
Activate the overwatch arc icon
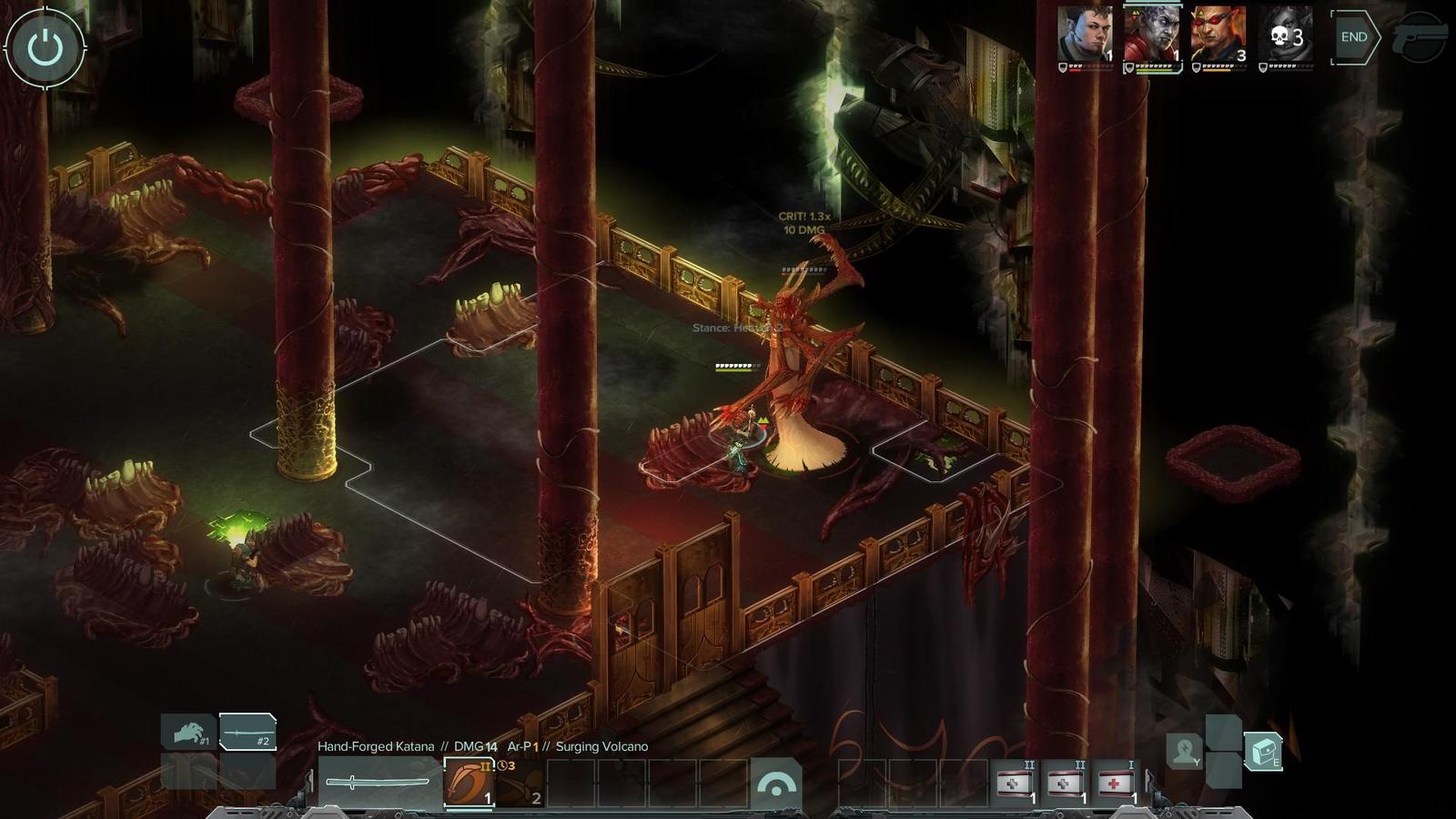[x=775, y=784]
